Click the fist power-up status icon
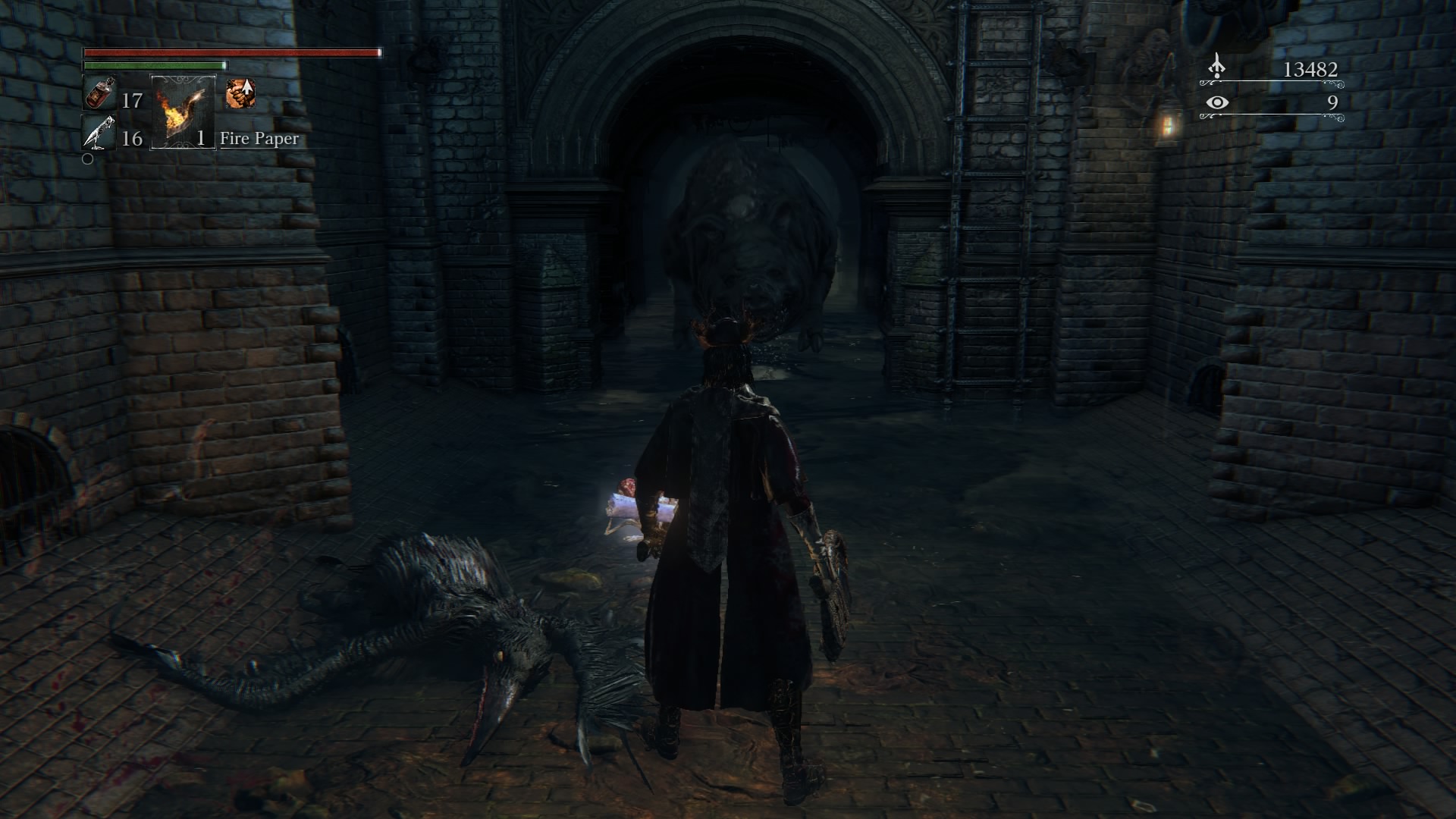1456x819 pixels. 240,95
